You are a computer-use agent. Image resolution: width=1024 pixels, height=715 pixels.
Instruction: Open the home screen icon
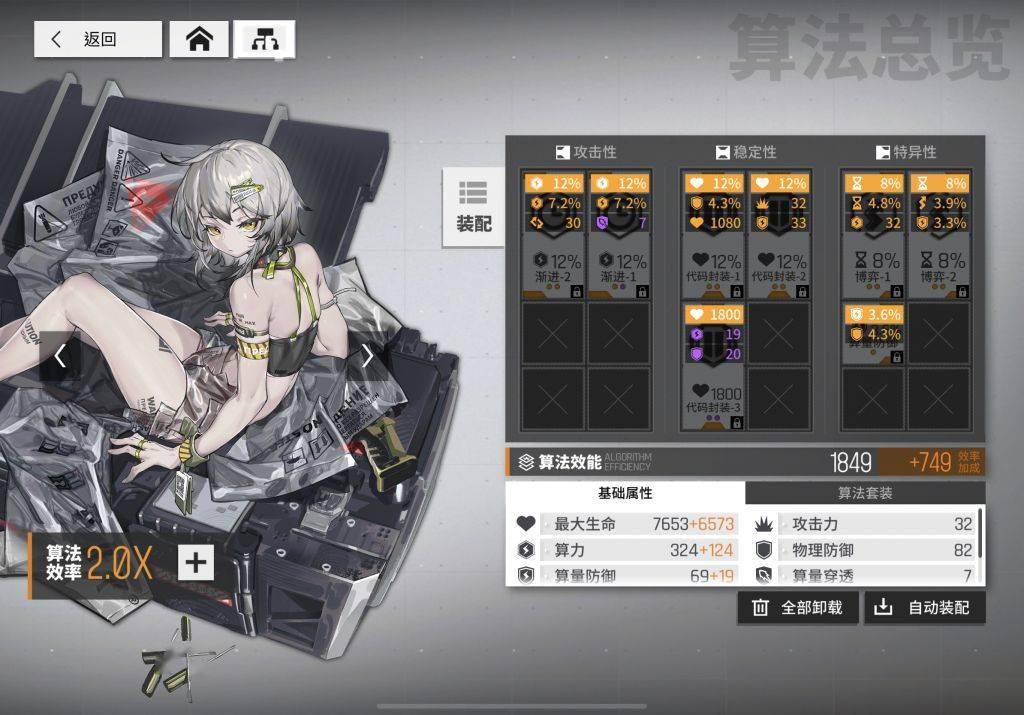pos(200,39)
